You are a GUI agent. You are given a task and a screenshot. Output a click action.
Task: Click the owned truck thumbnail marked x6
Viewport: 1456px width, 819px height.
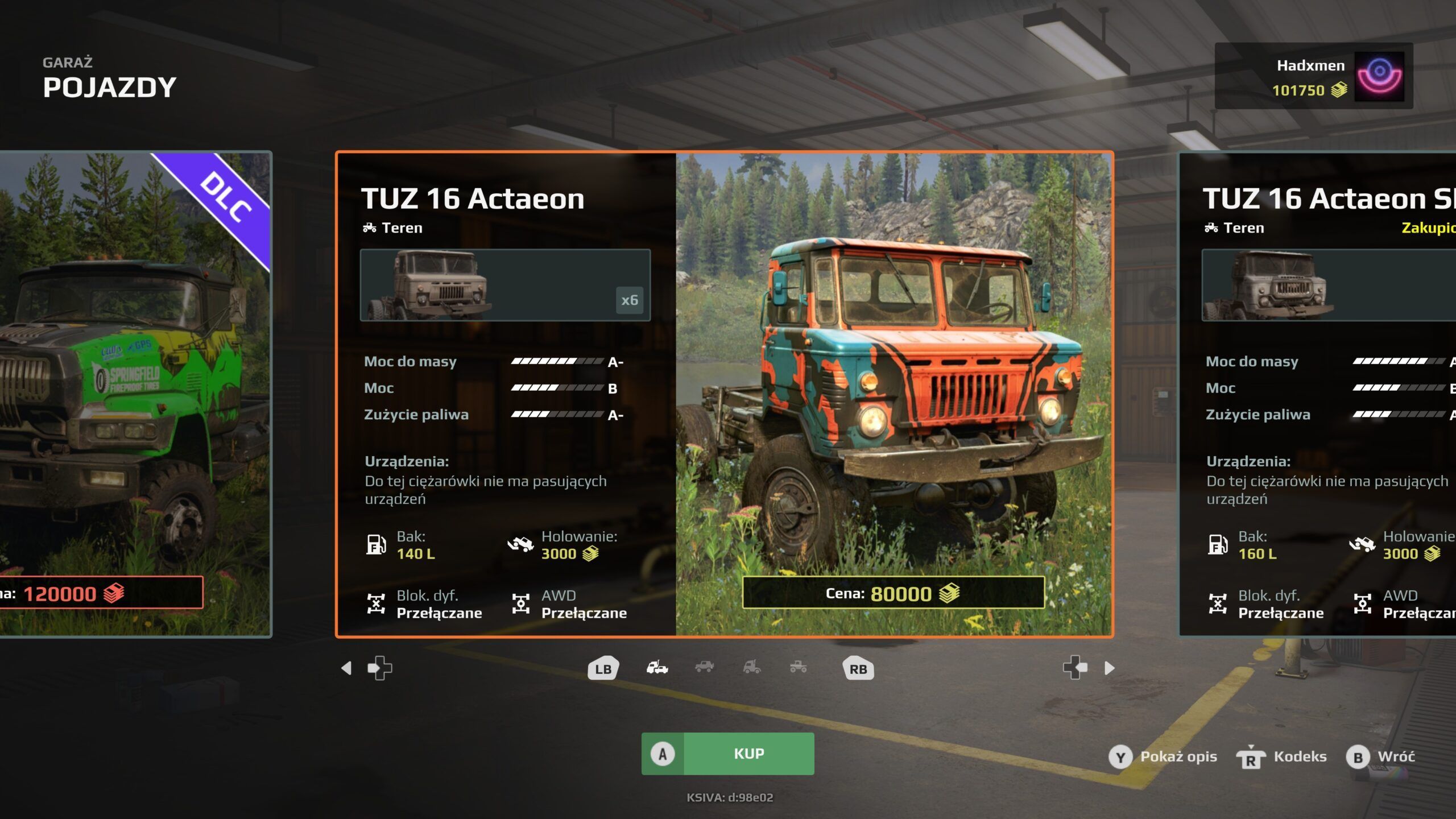tap(505, 285)
